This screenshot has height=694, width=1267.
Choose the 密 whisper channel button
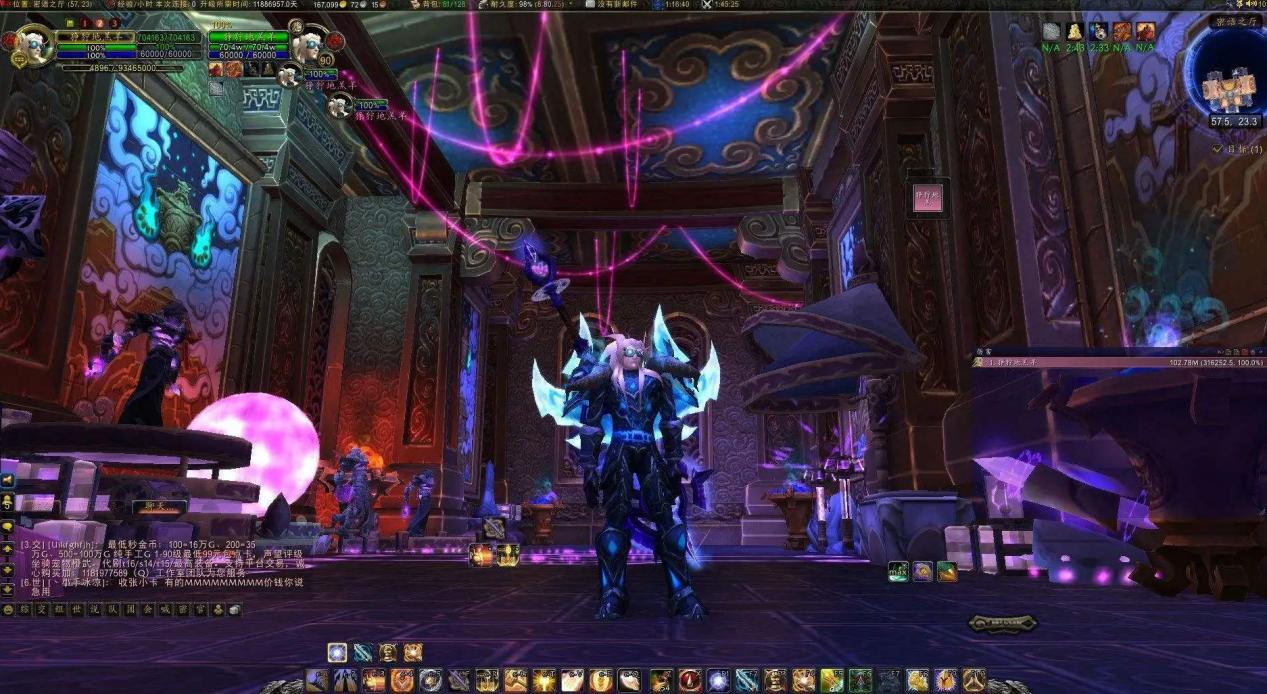click(x=181, y=609)
